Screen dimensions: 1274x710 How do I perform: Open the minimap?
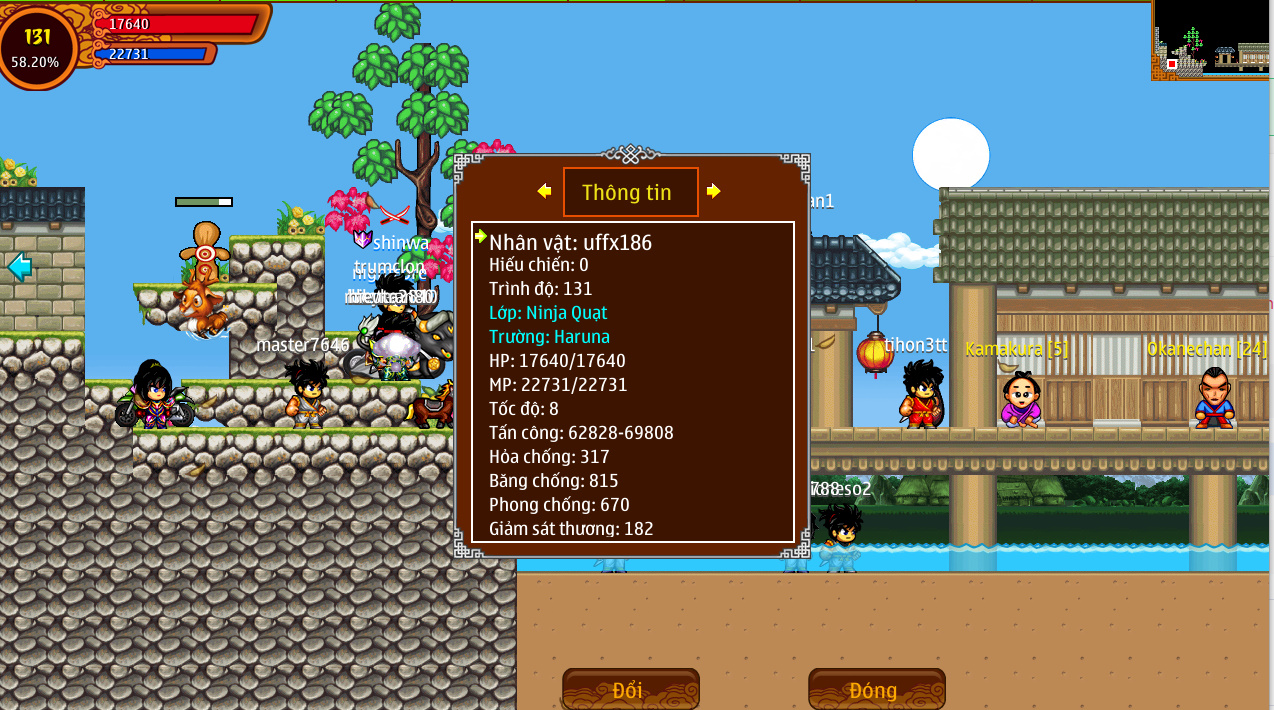(1212, 40)
